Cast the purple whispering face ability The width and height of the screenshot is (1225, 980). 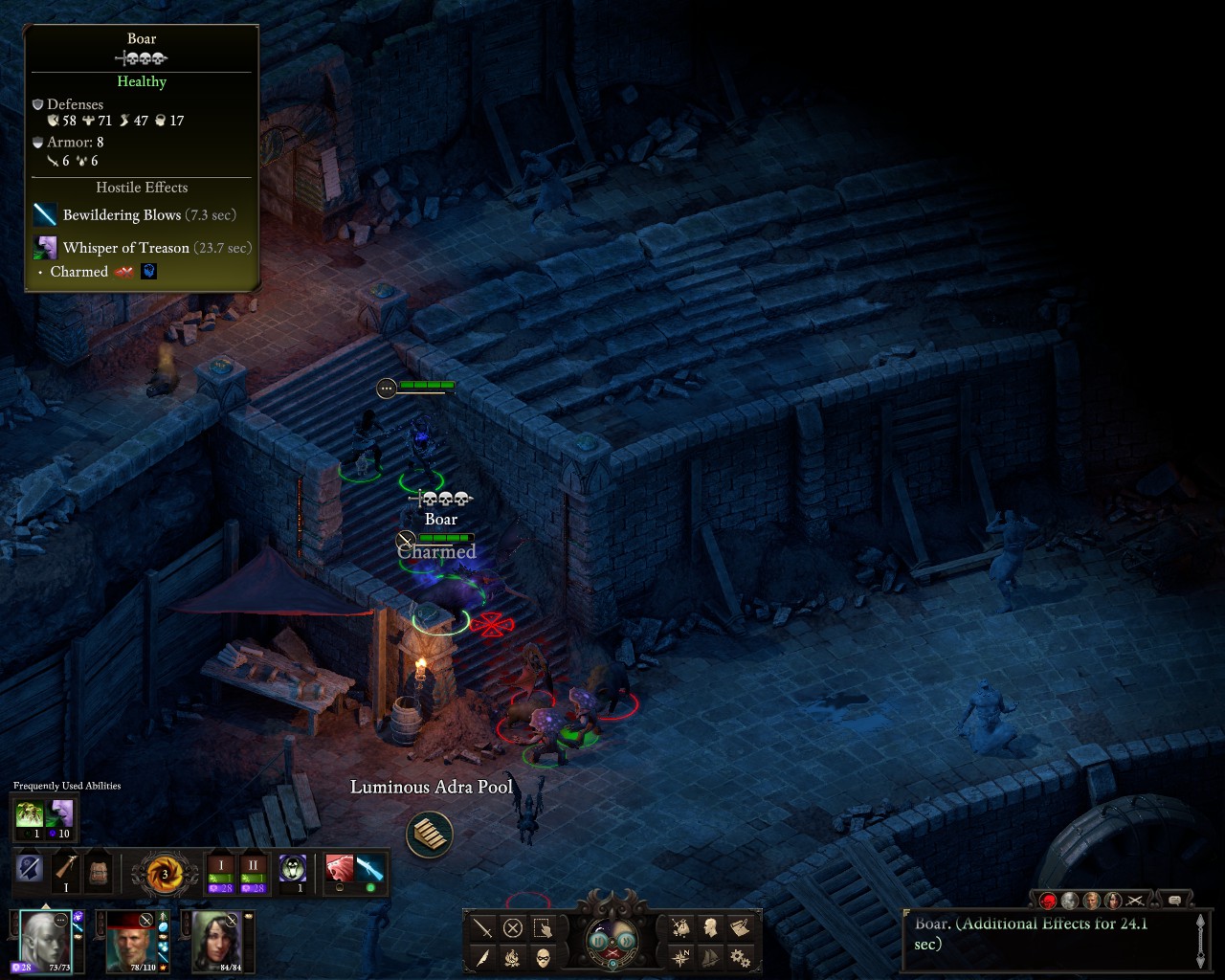pos(61,814)
